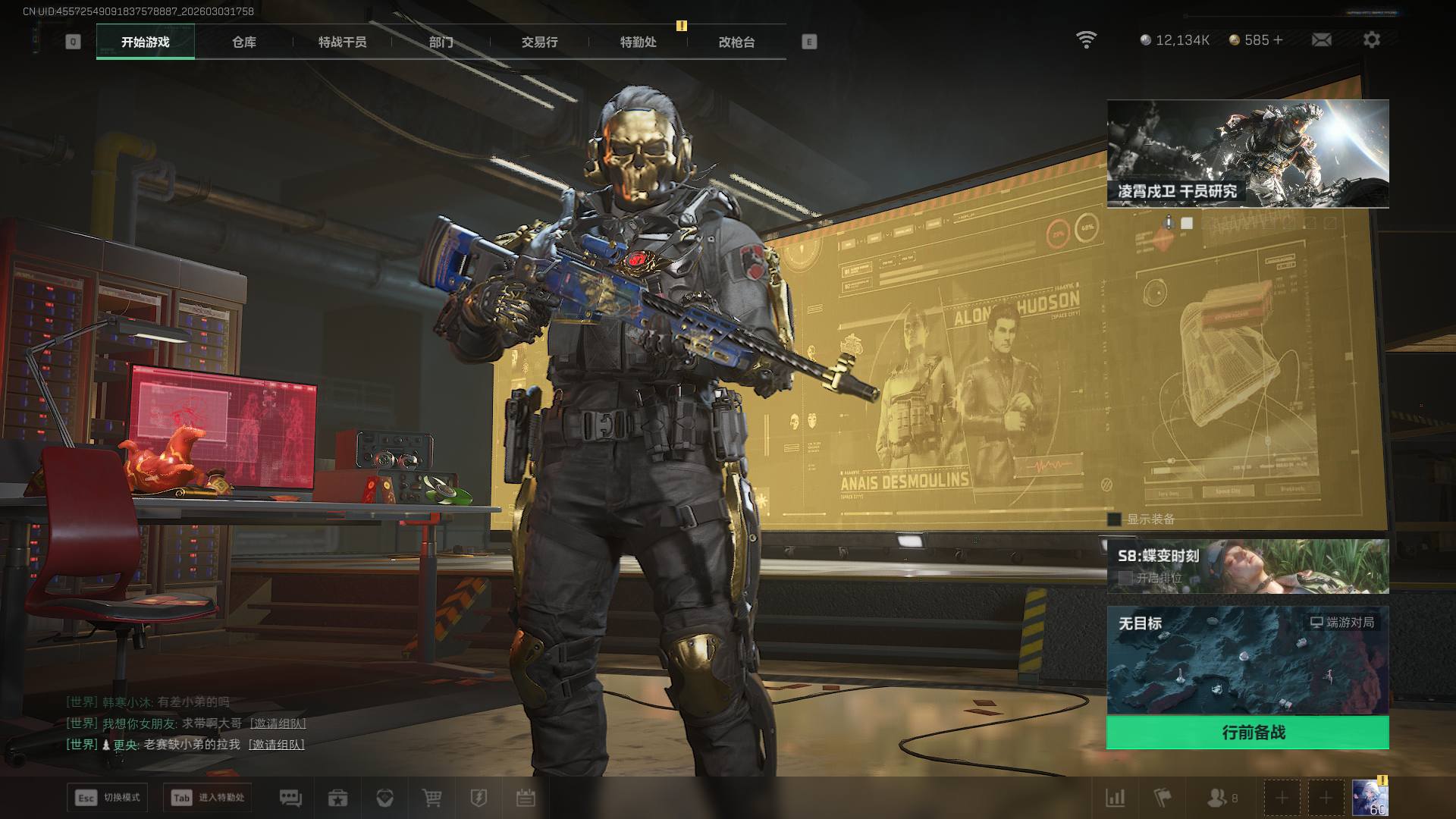Image resolution: width=1456 pixels, height=819 pixels.
Task: Tick the 开启排位 ranked checkbox
Action: tap(1125, 578)
